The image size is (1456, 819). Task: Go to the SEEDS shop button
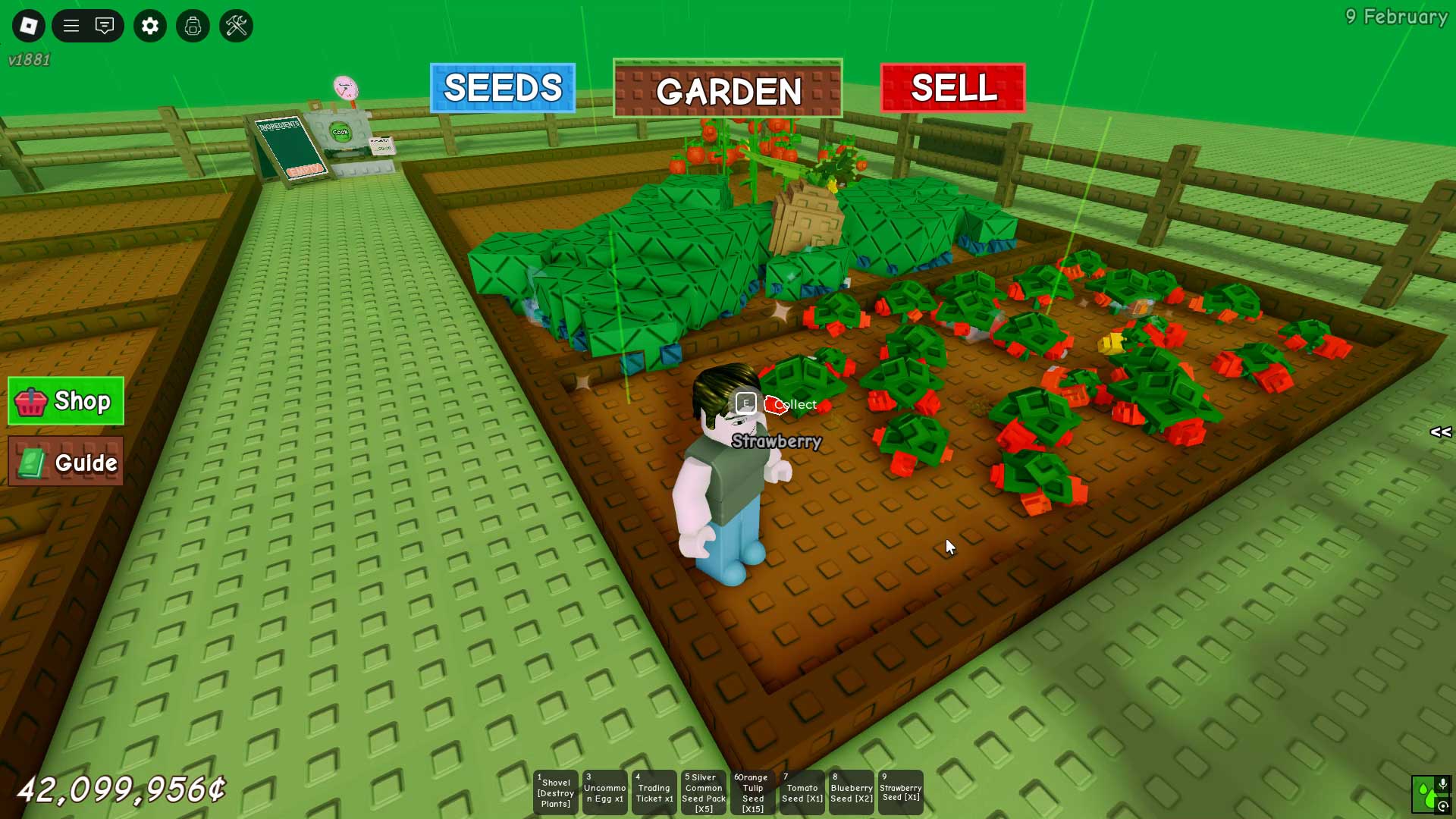(503, 88)
